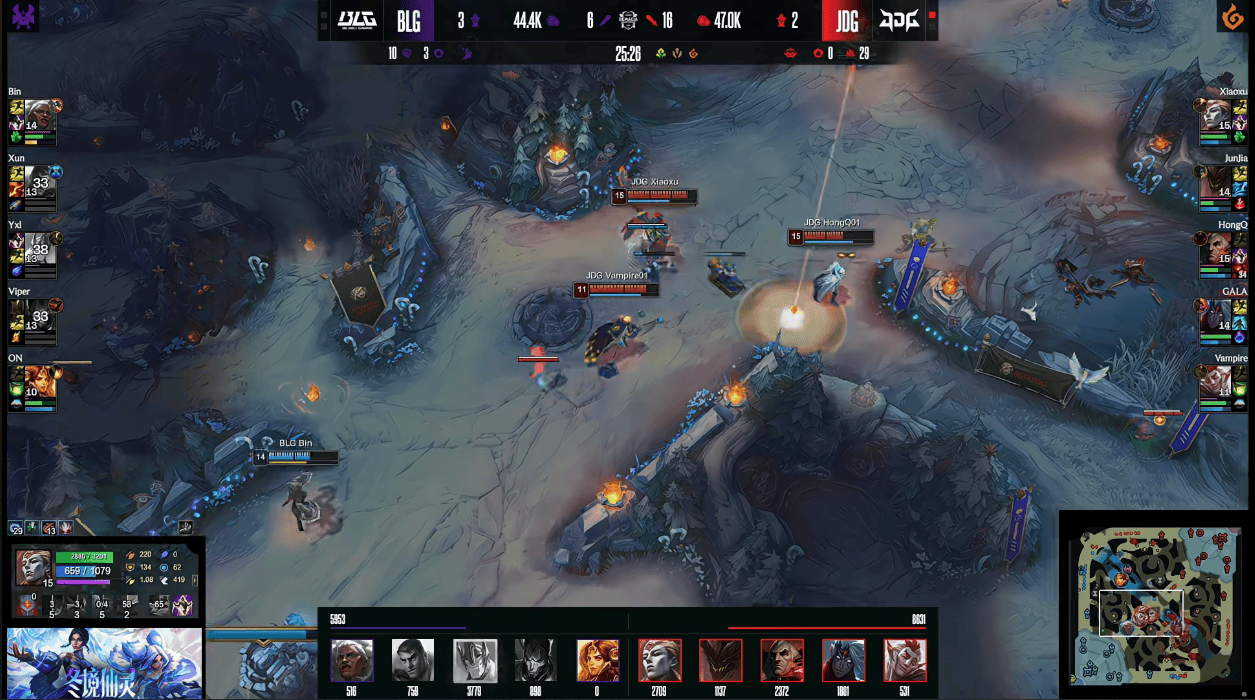
Task: Select the focused champion portrait in the stats panel
Action: (34, 567)
